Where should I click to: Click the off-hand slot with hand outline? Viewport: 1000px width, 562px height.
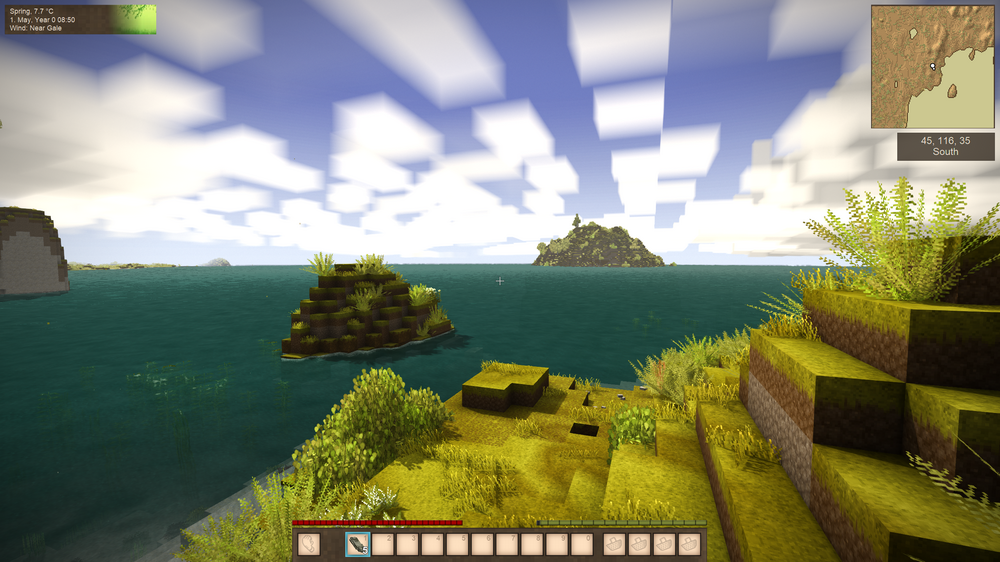[310, 544]
